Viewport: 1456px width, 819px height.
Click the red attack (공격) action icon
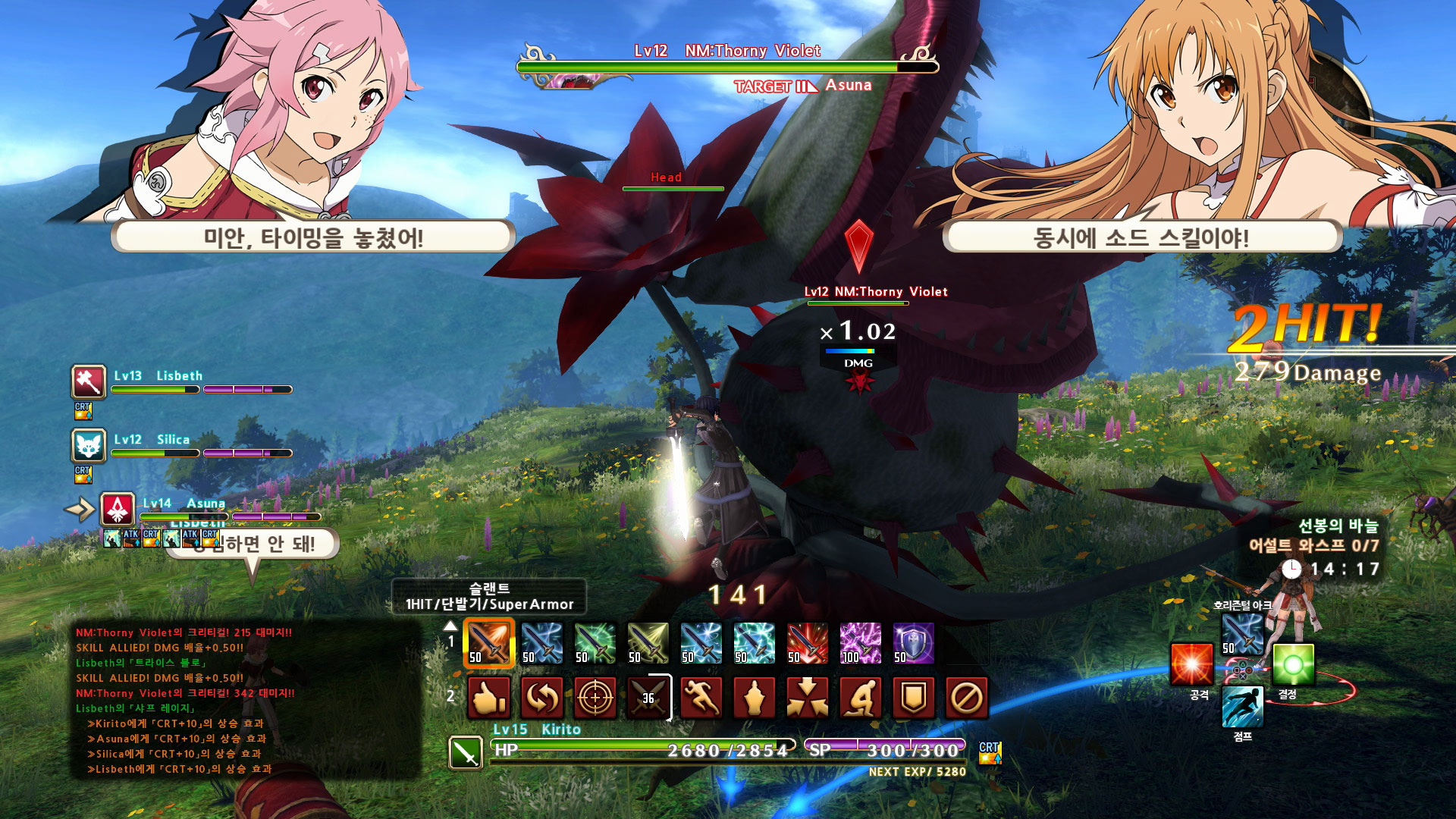pyautogui.click(x=1191, y=664)
